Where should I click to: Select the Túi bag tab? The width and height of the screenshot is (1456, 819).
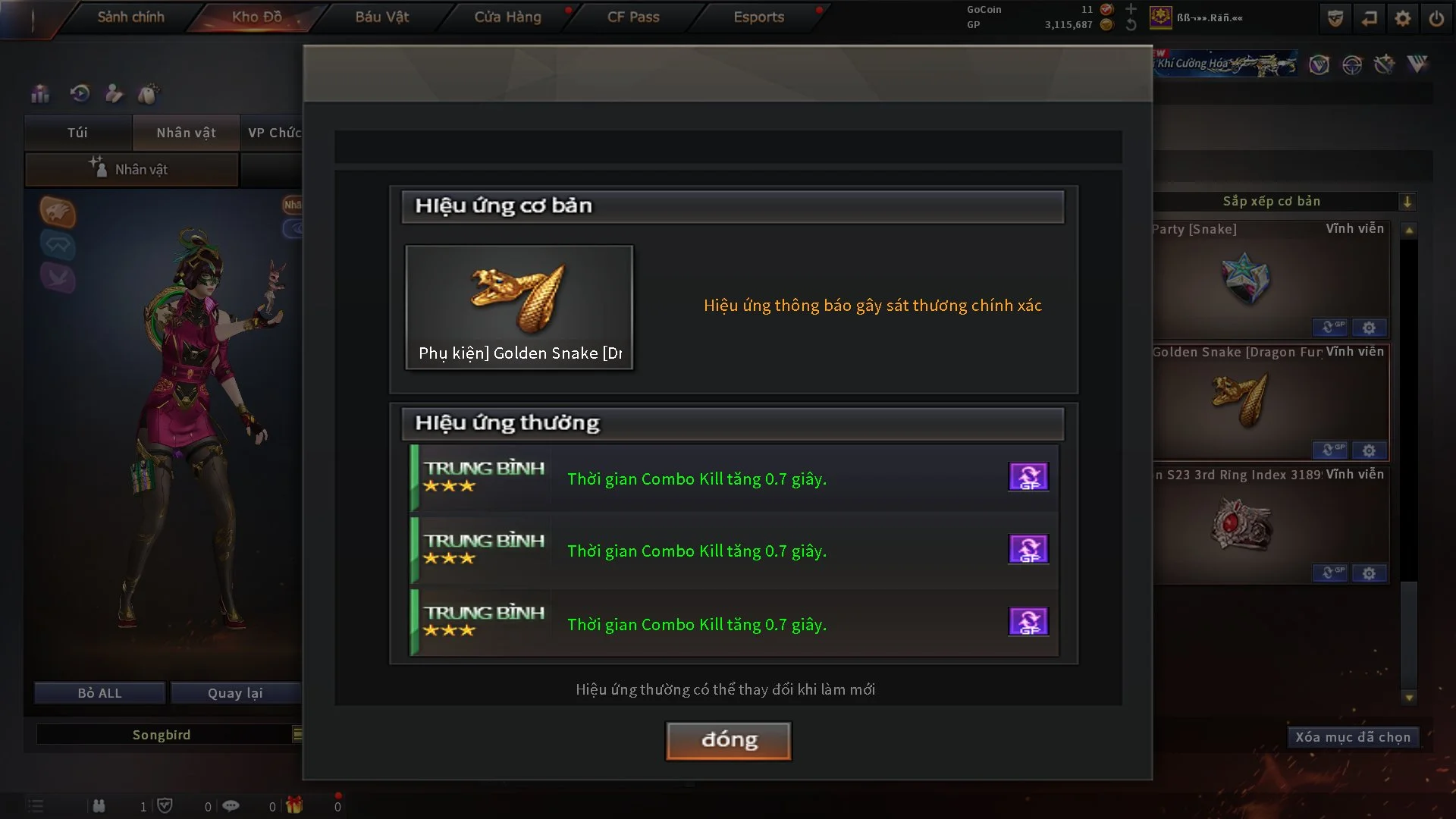(77, 133)
